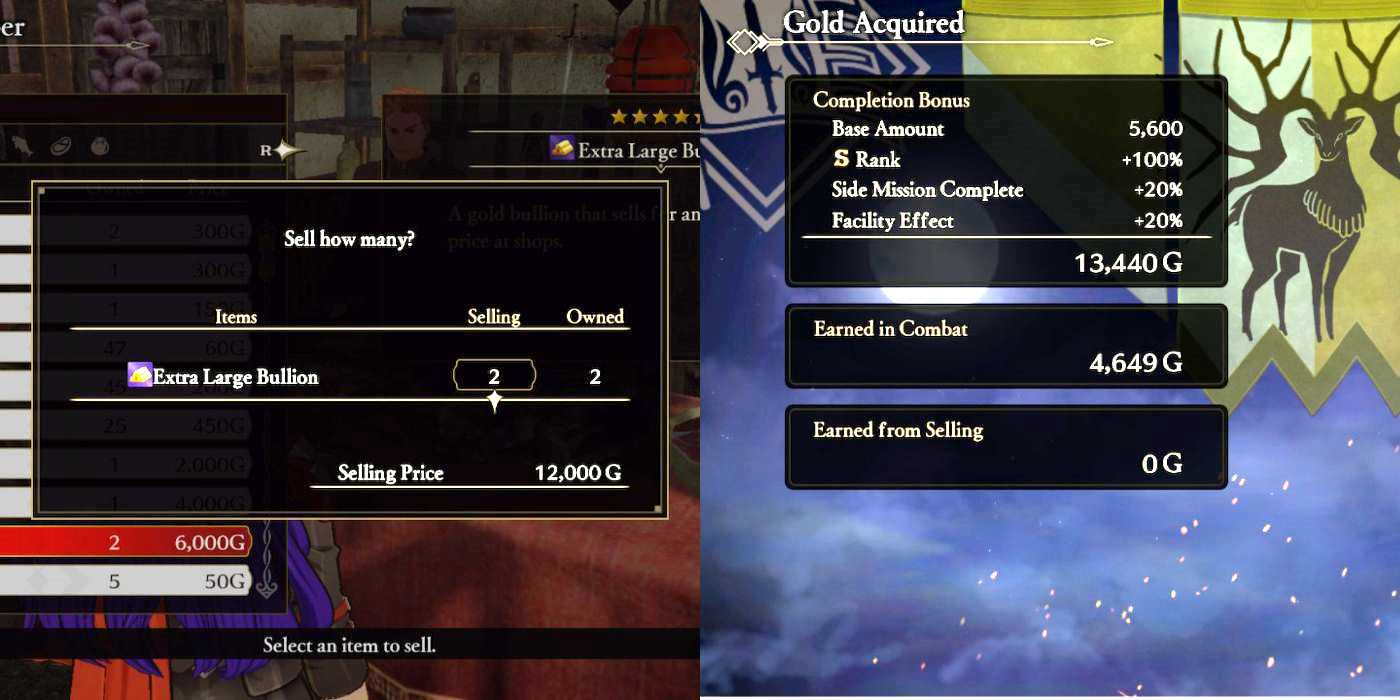The image size is (1400, 700).
Task: Click the Extra Large Bullion entry in sell dialog
Action: click(x=234, y=377)
